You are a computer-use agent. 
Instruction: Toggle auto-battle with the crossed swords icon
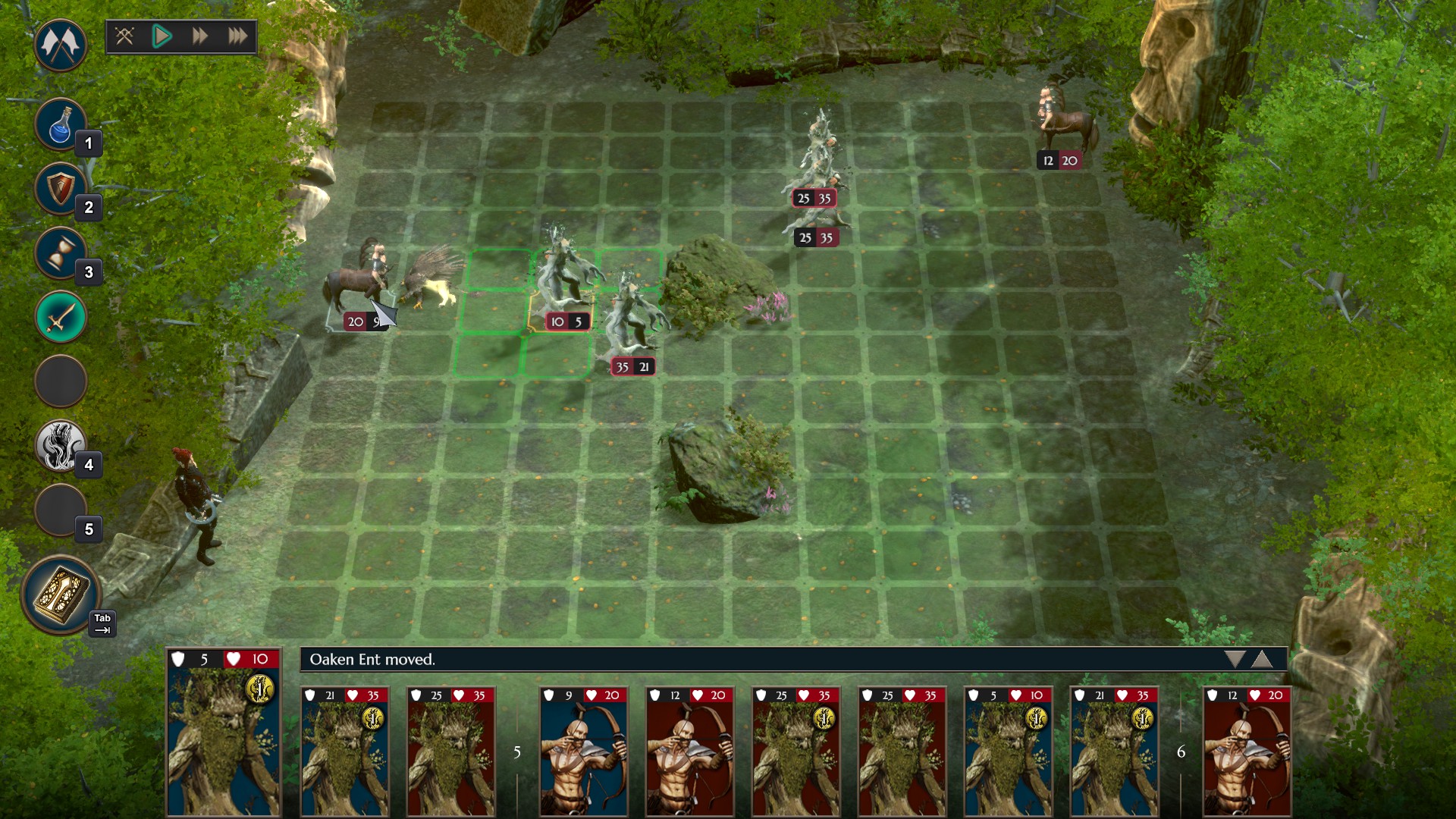[x=125, y=36]
